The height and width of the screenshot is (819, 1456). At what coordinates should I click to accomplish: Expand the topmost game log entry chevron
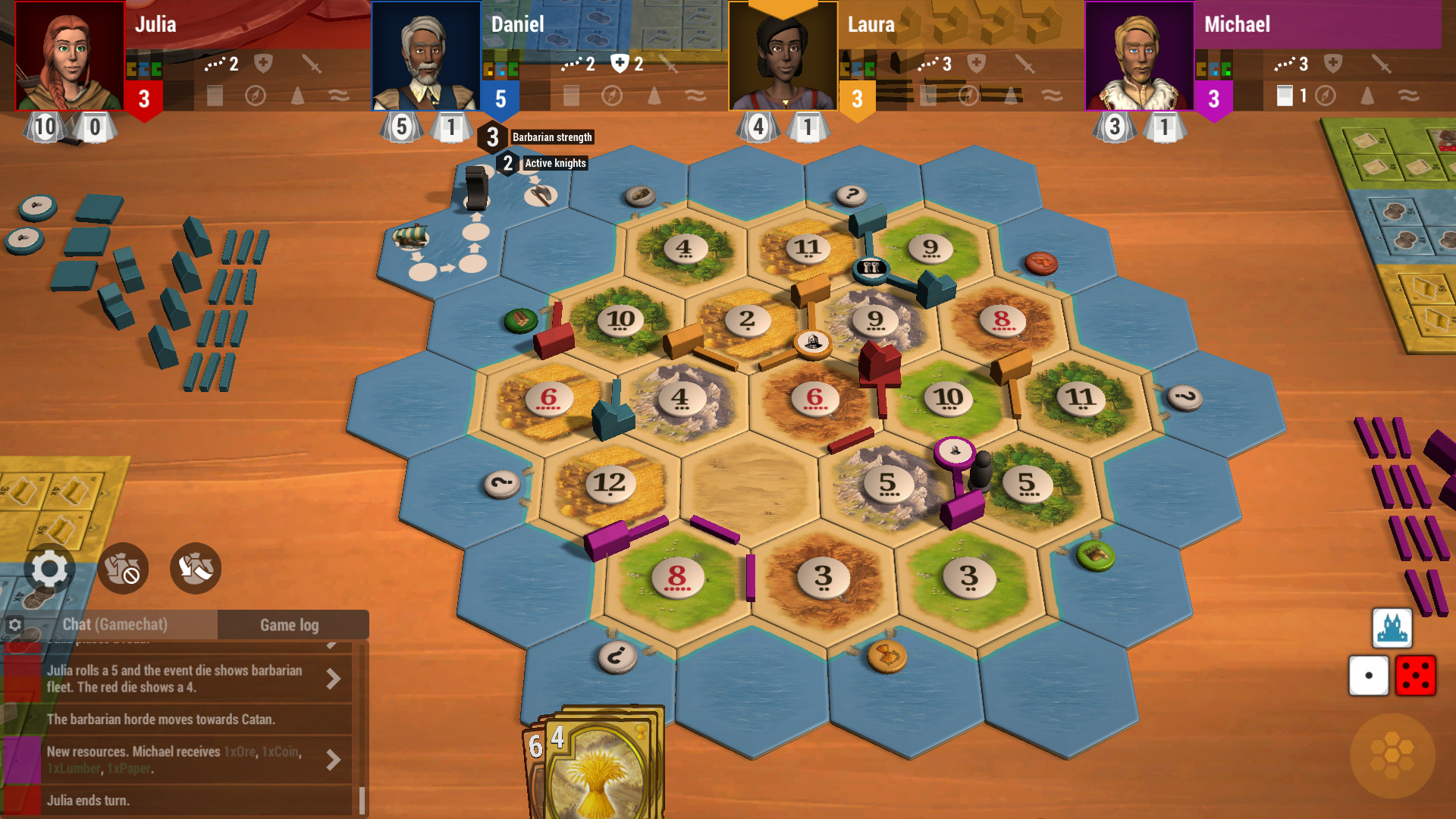[334, 644]
